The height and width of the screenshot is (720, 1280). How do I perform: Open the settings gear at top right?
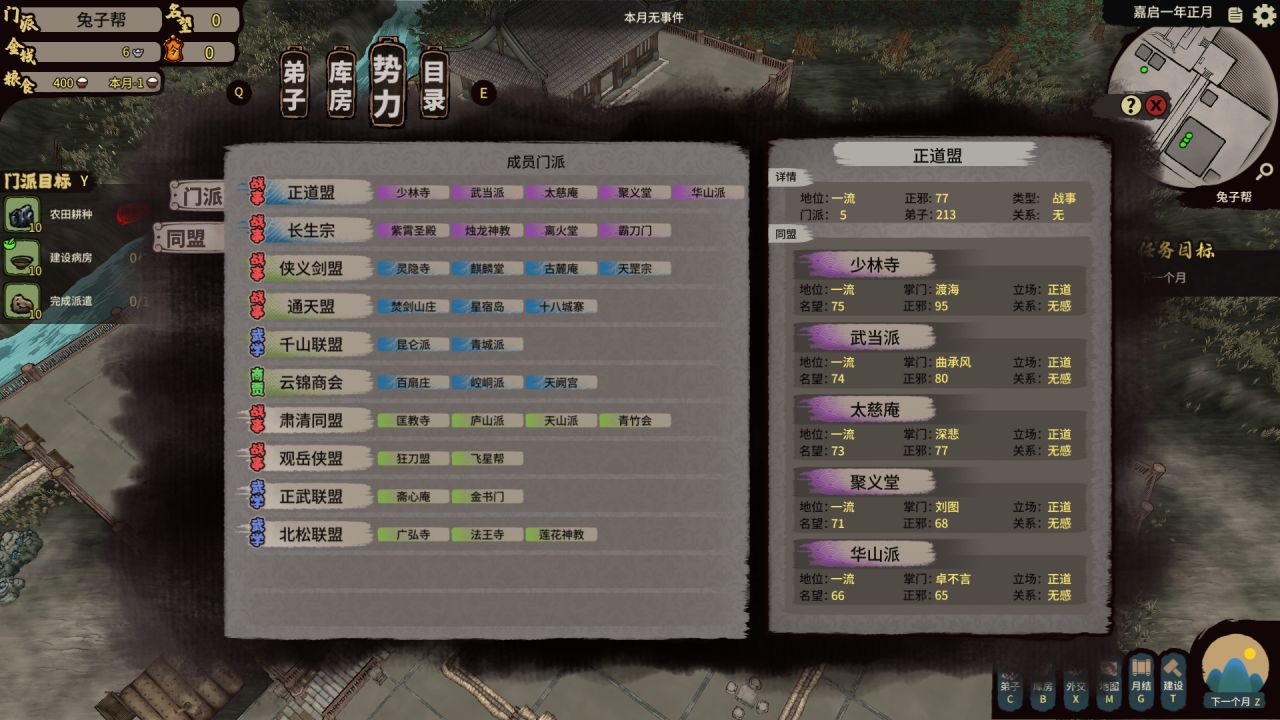click(1262, 17)
